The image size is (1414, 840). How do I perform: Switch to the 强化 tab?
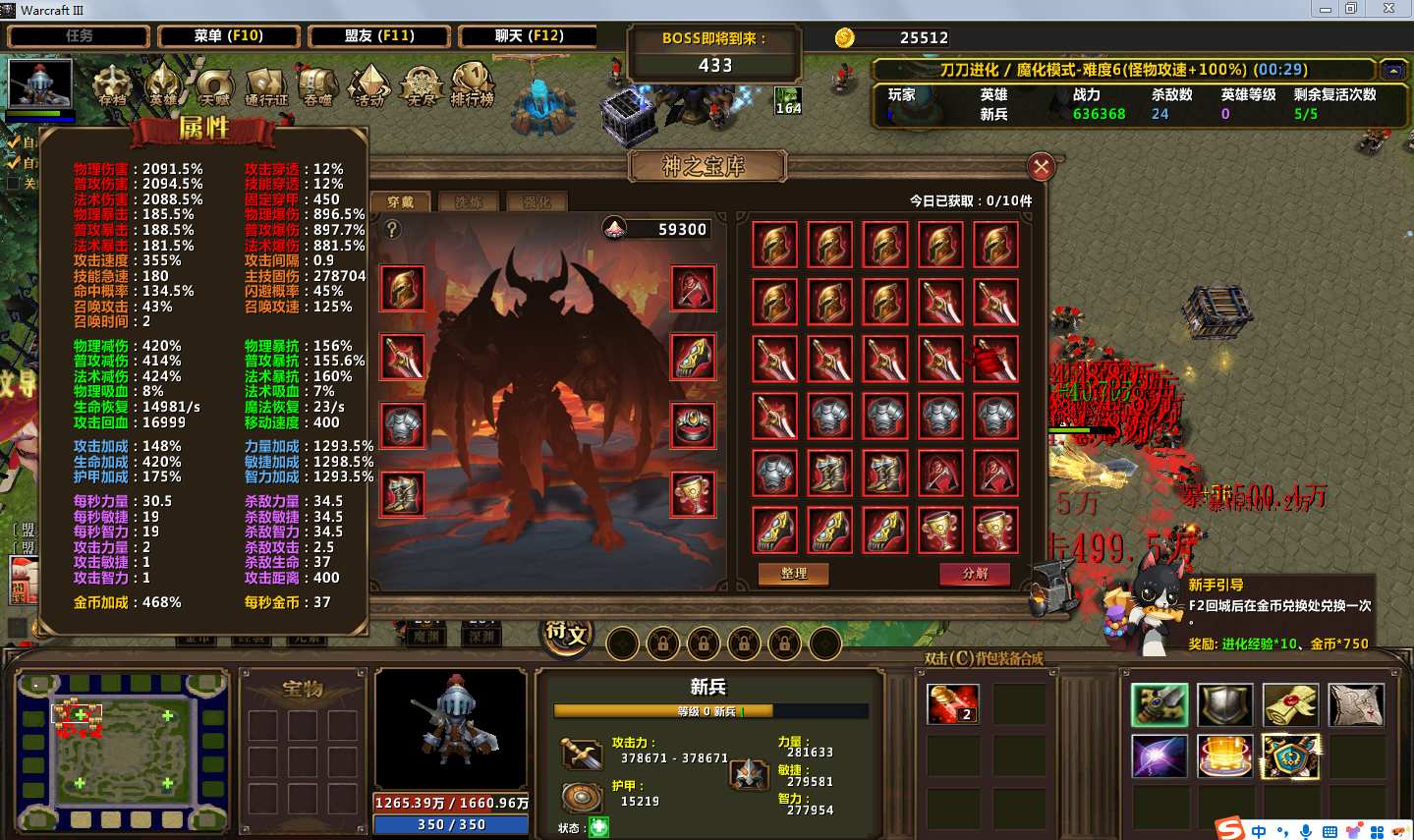click(537, 202)
